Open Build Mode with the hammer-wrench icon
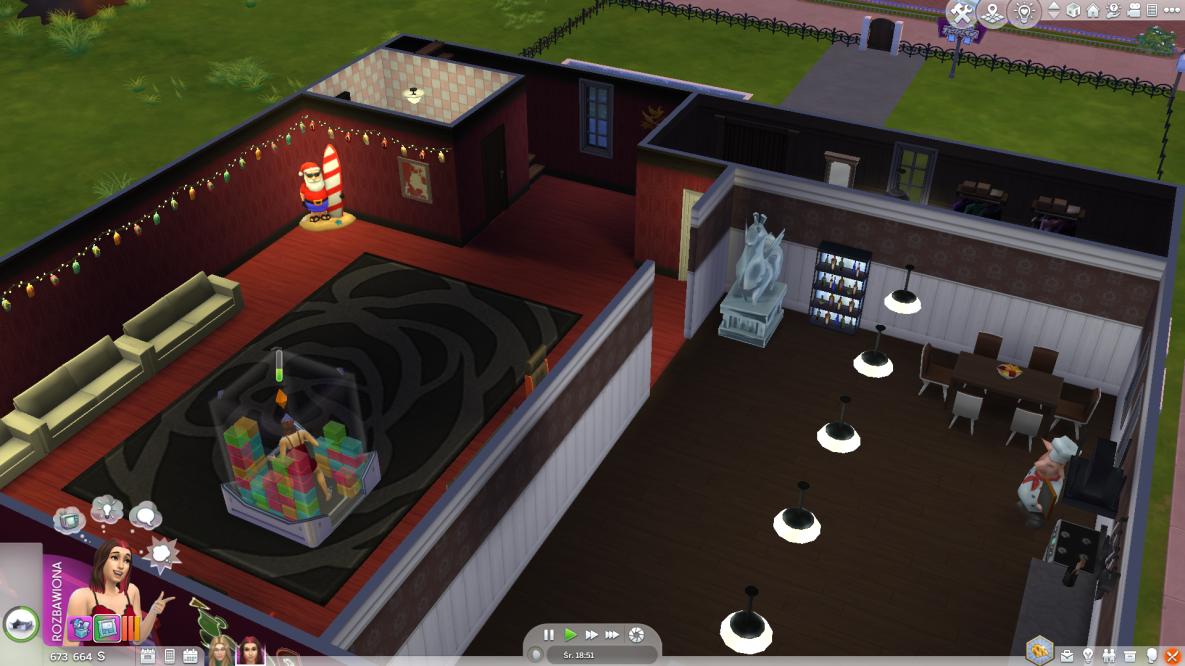Image resolution: width=1185 pixels, height=666 pixels. (962, 13)
